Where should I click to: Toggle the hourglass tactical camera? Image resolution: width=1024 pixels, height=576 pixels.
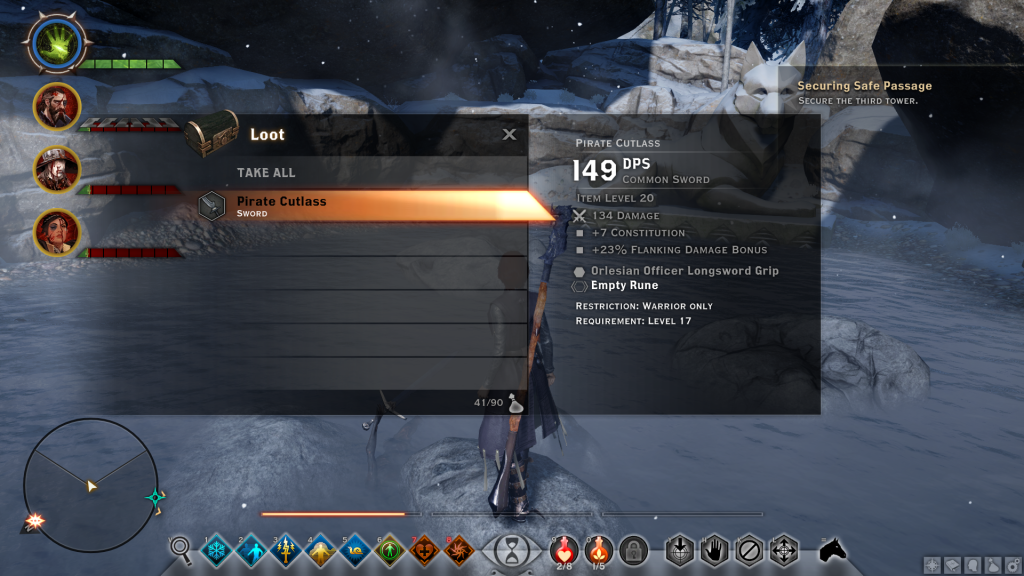(x=512, y=550)
